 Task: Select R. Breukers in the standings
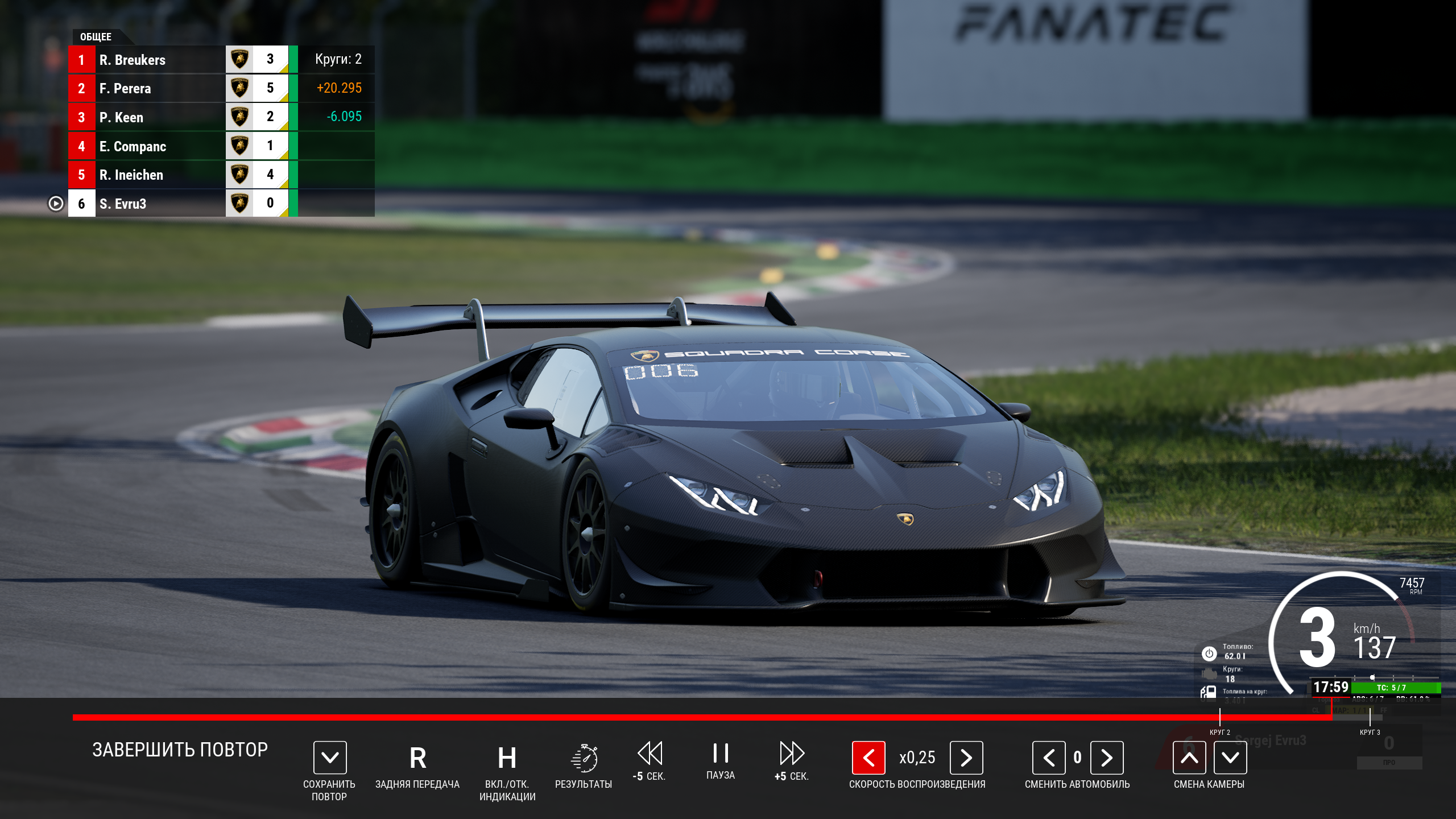point(132,60)
